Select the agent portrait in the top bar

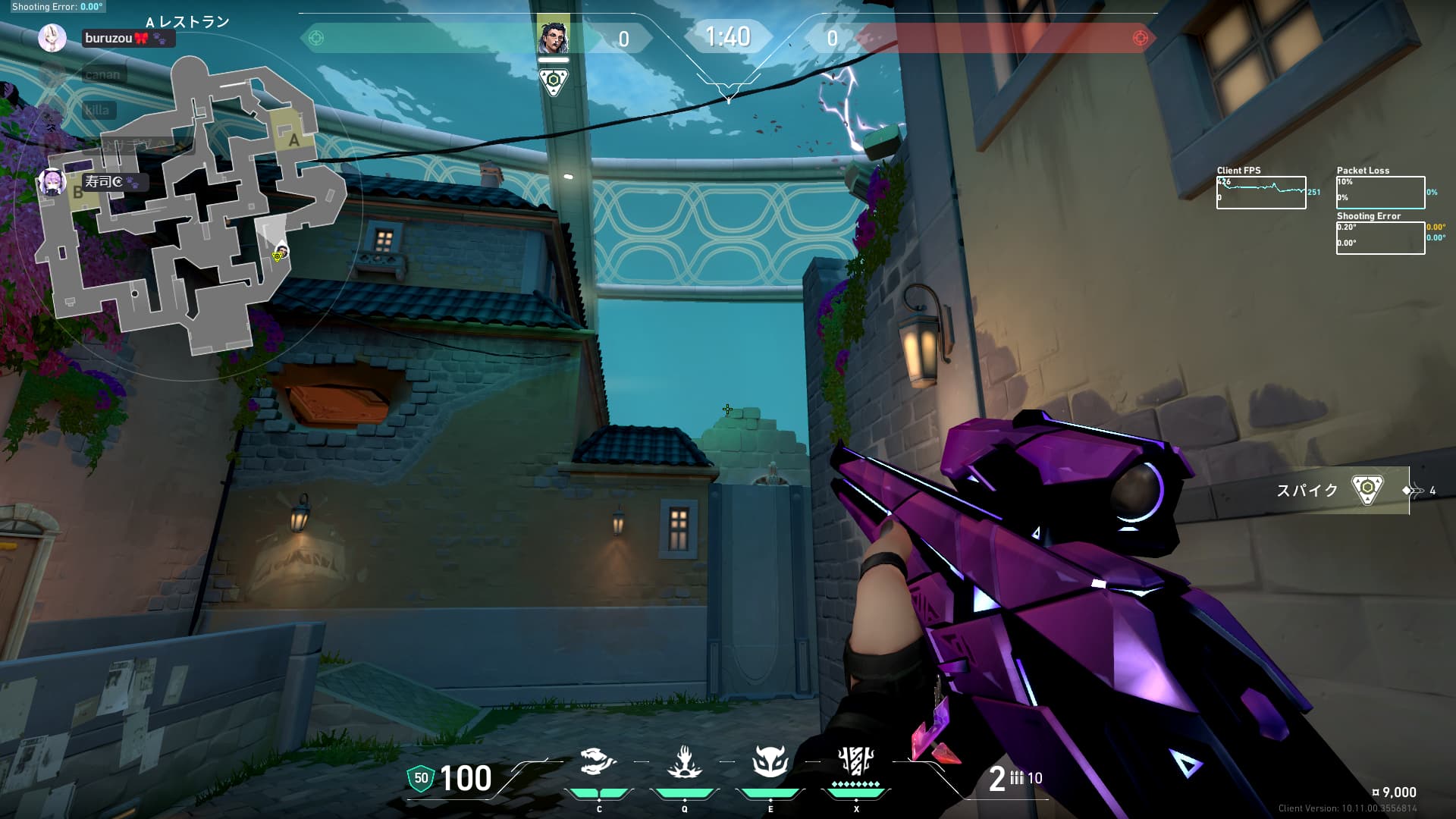pos(553,37)
